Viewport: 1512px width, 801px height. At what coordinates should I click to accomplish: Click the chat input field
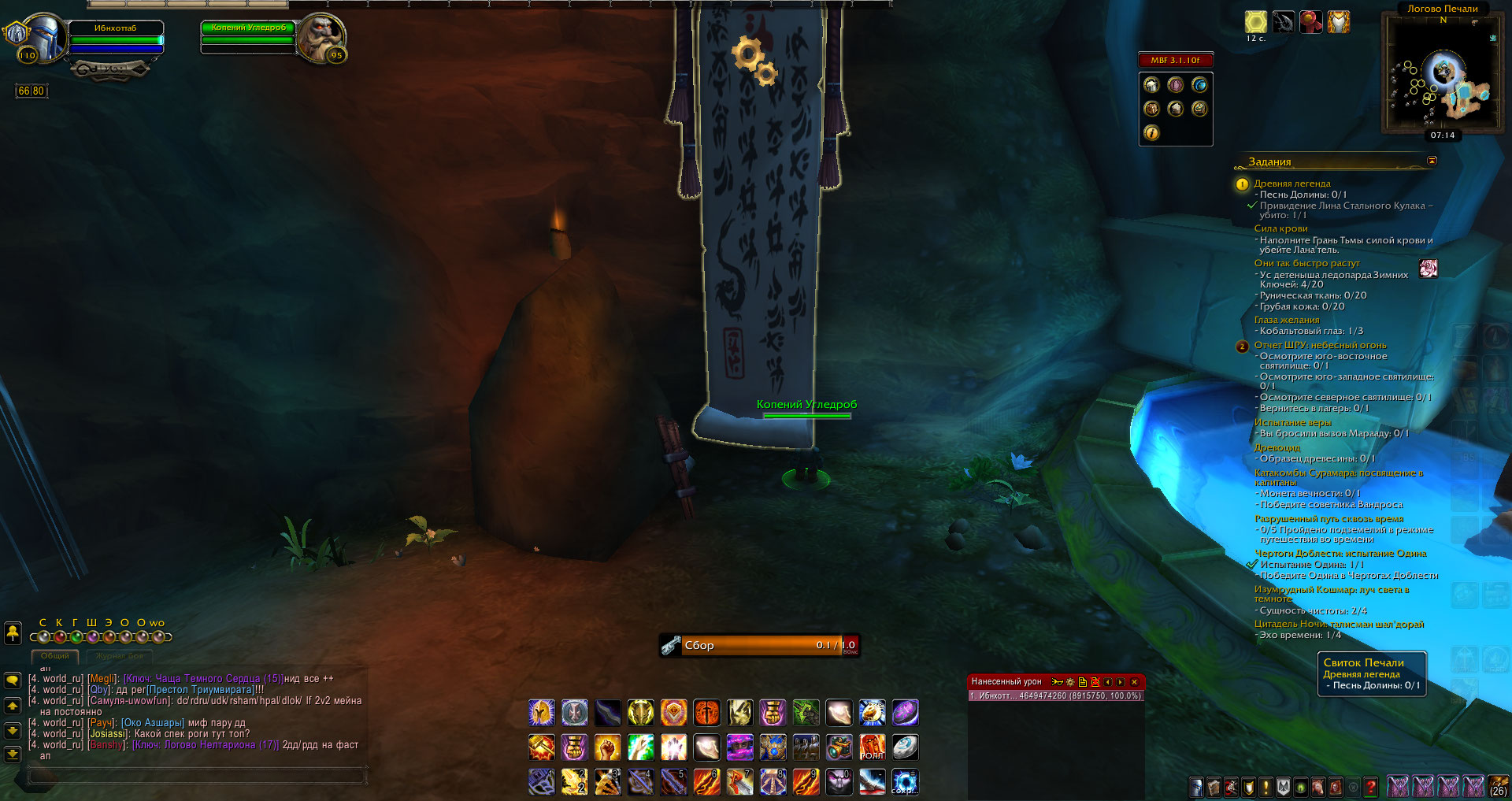(197, 777)
